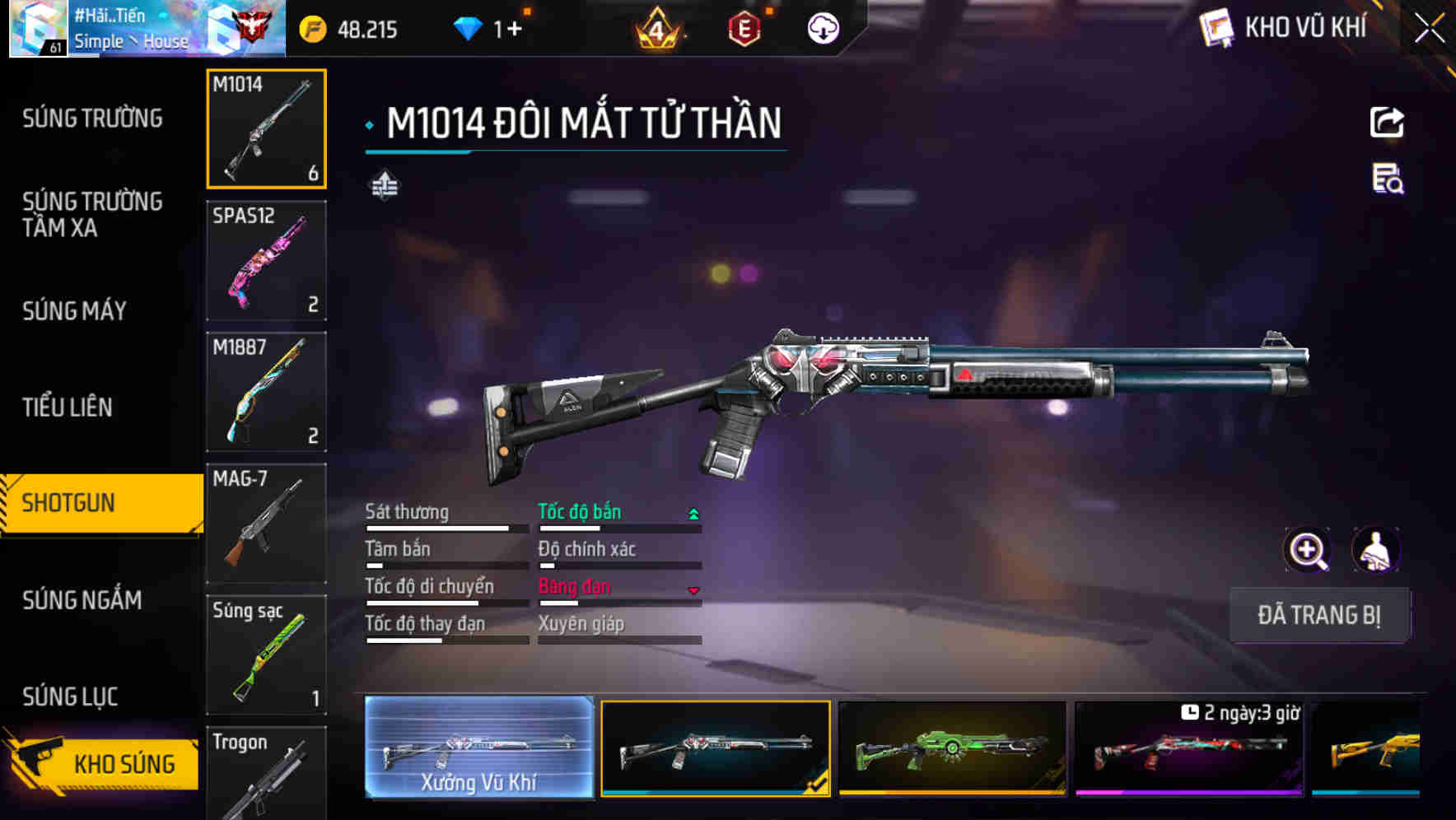
Task: Preview the weapon on character icon
Action: [1375, 550]
